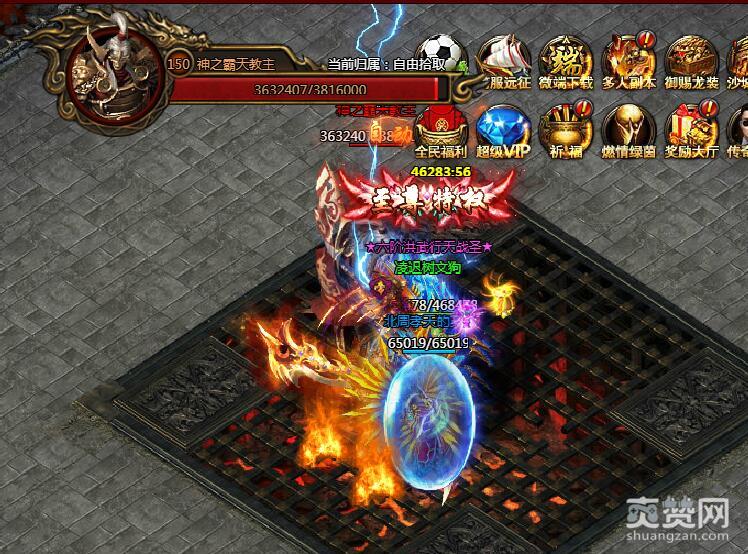The width and height of the screenshot is (748, 554).
Task: Open the 燃情绿茵 golden trophy icon
Action: point(627,130)
